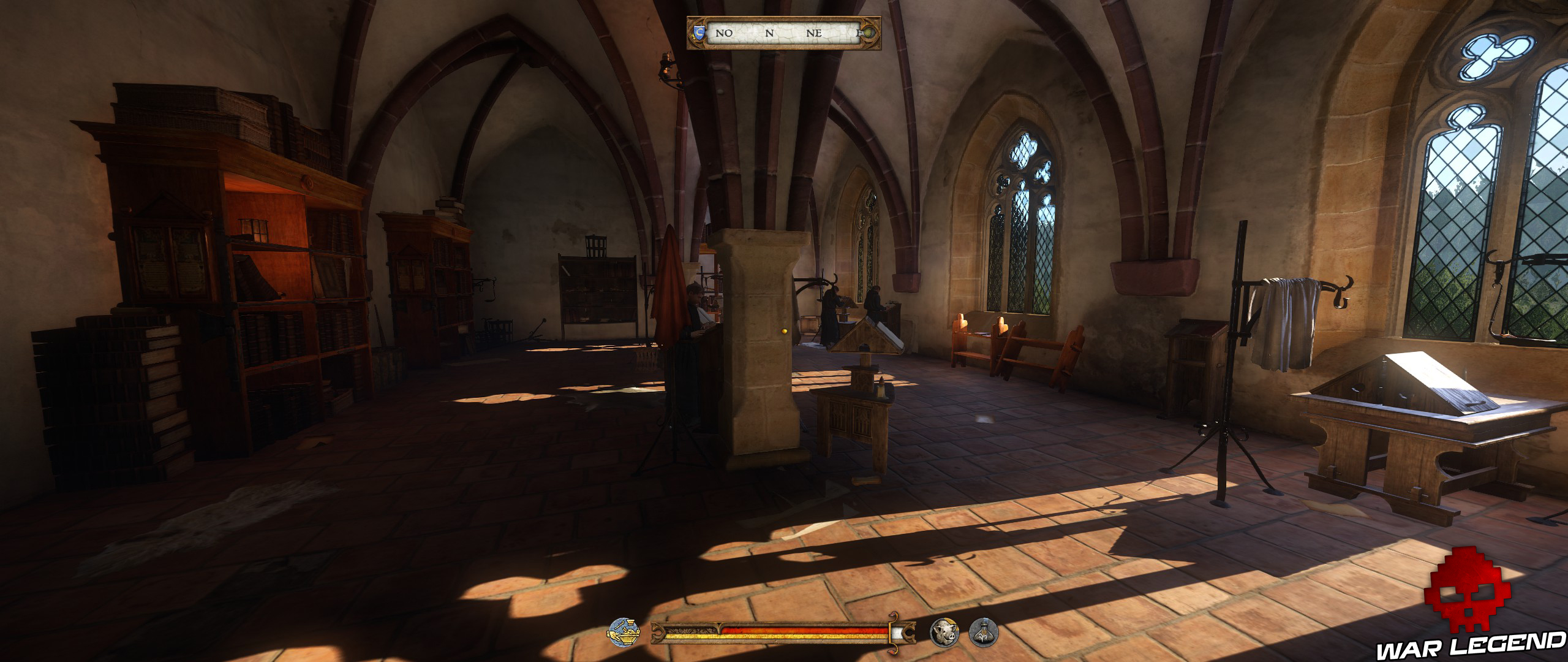The height and width of the screenshot is (662, 1568).
Task: Click the NE label on the compass bar
Action: (x=815, y=33)
